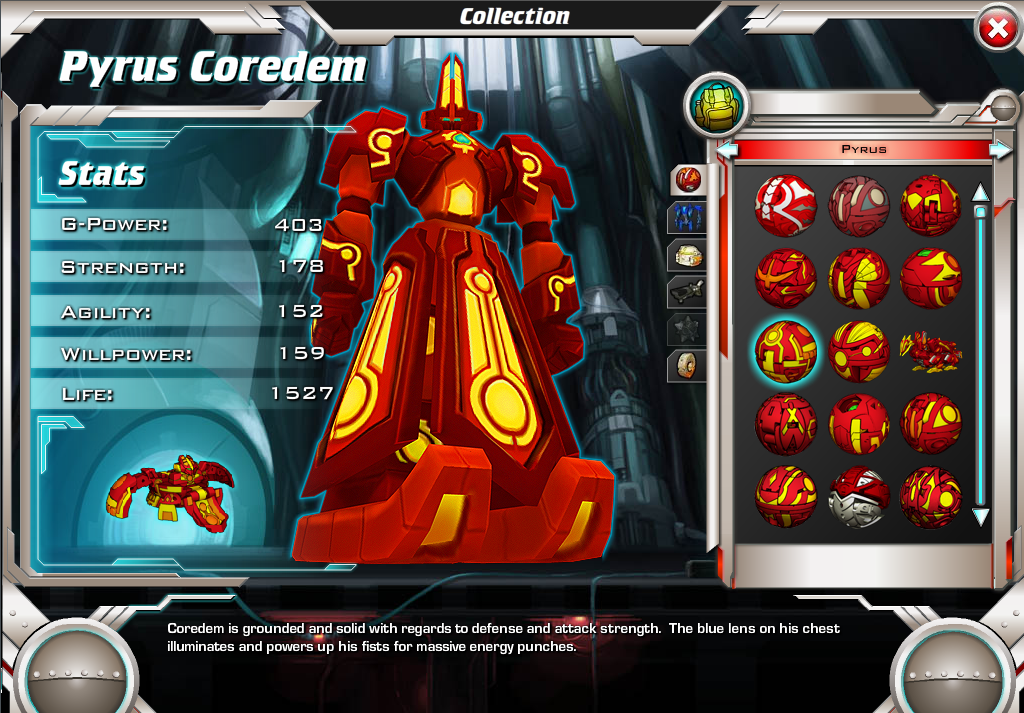The image size is (1024, 713).
Task: Switch to the dark weapon category tab
Action: 688,291
